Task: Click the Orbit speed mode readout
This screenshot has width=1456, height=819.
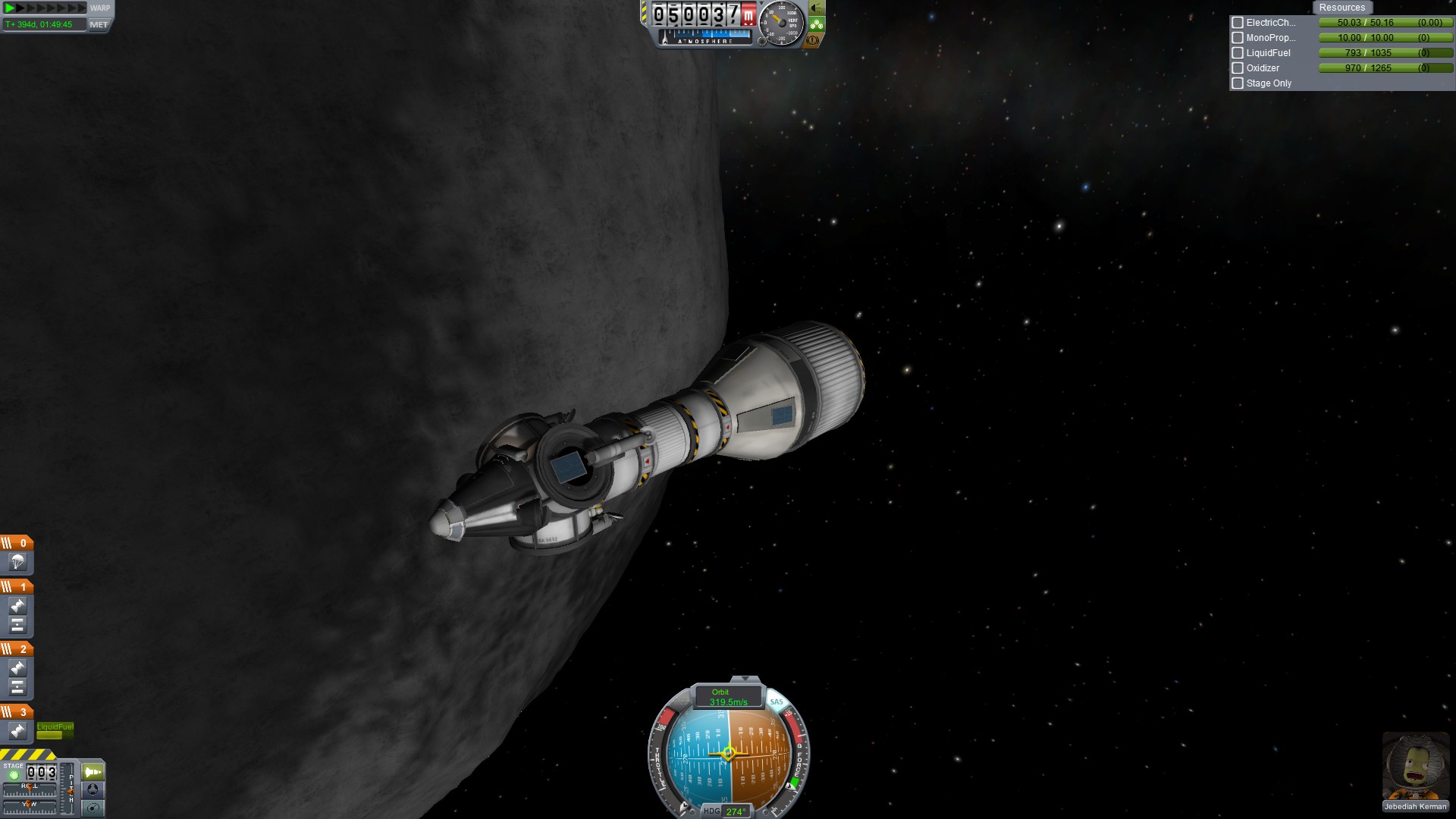Action: (728, 697)
